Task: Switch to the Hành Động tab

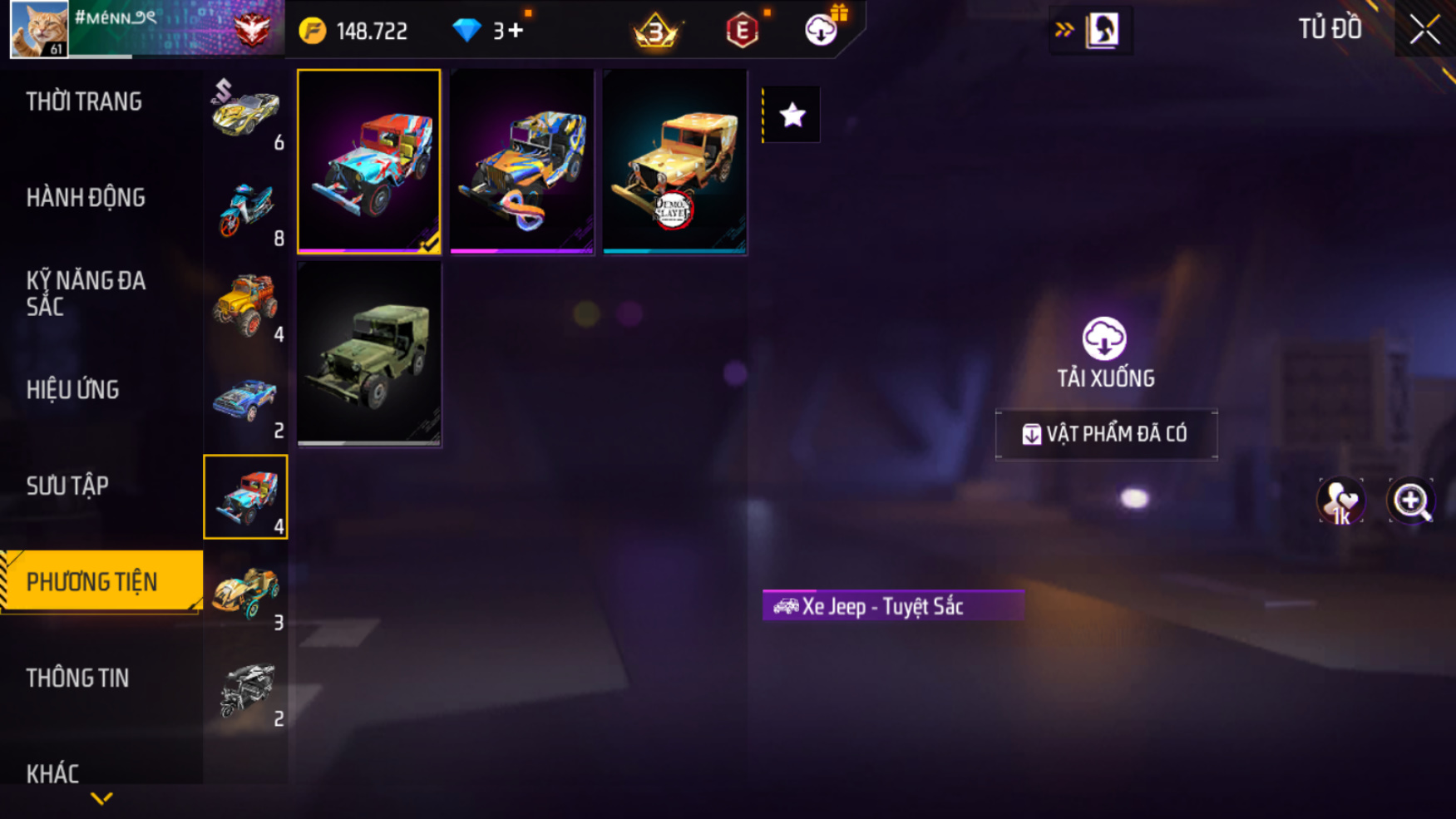Action: (x=86, y=198)
